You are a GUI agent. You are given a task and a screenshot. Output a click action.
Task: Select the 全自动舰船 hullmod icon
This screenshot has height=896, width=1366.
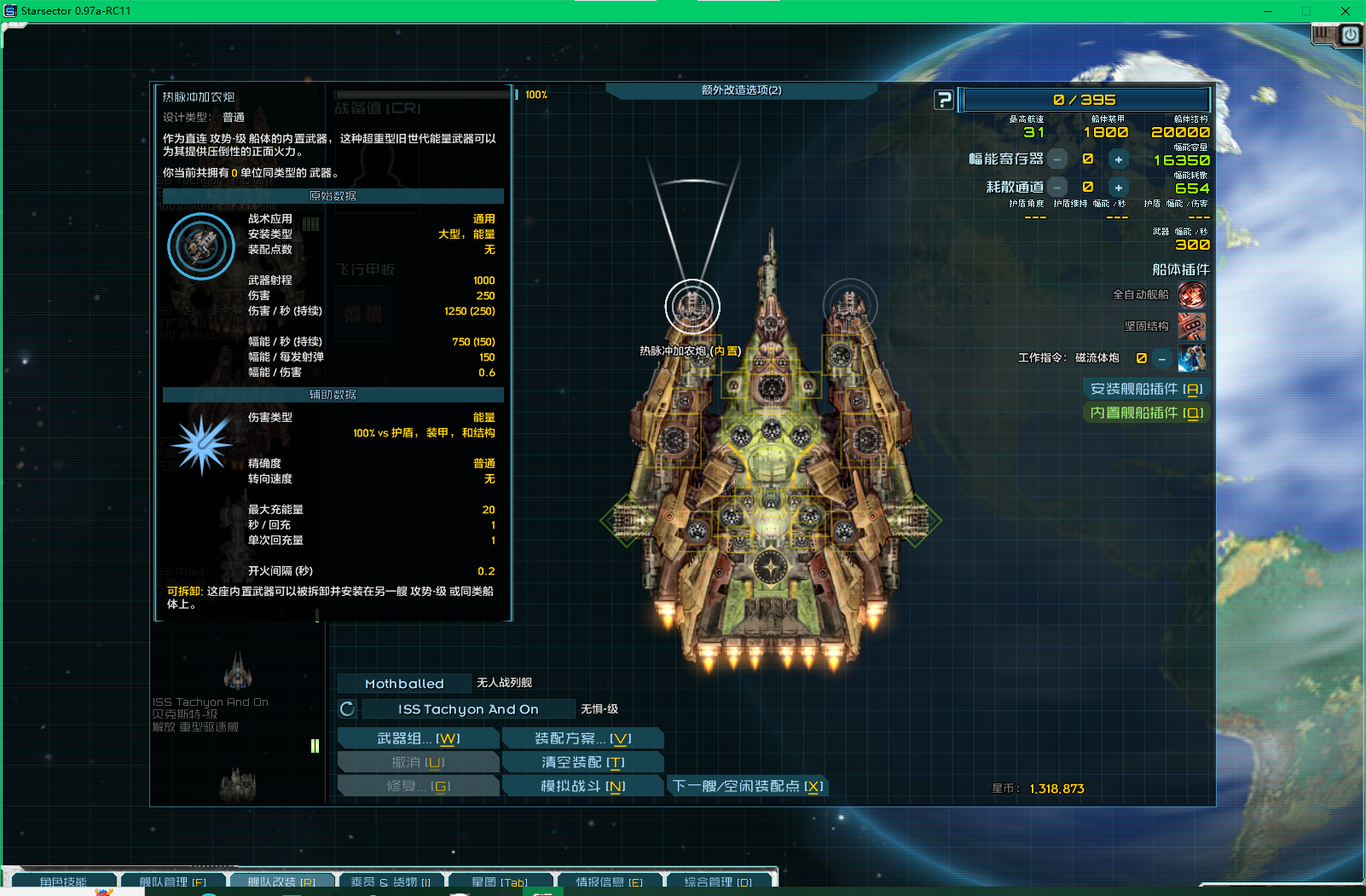click(x=1191, y=295)
